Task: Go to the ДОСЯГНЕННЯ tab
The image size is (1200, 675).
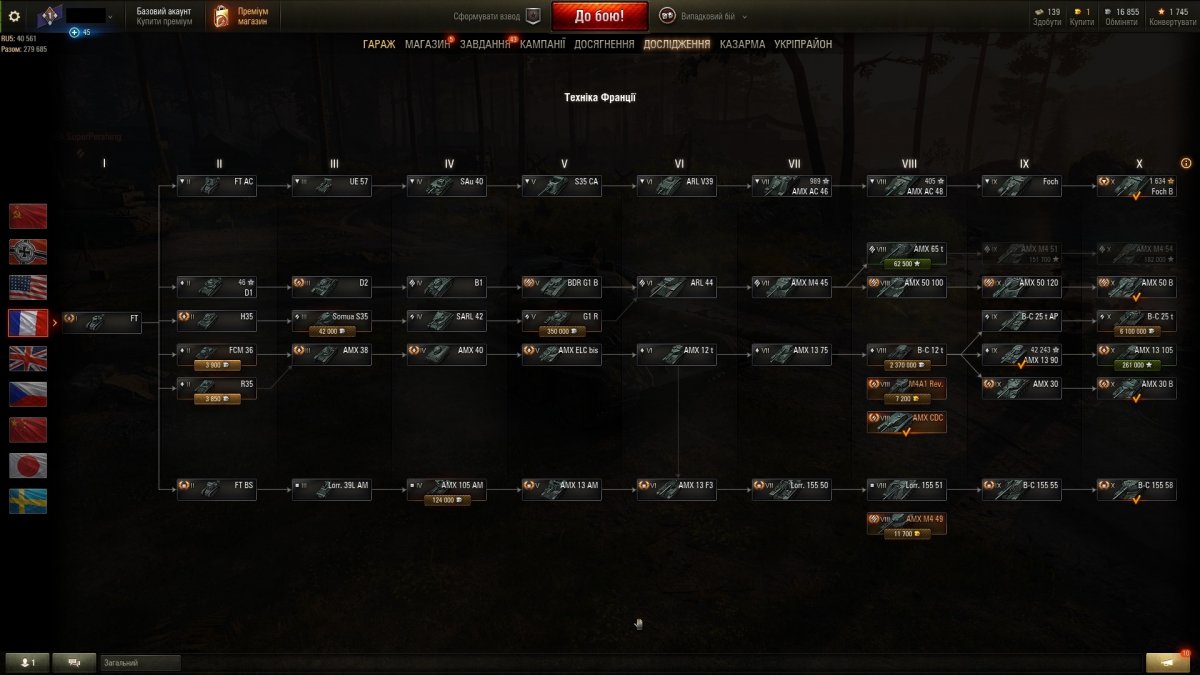Action: [x=604, y=44]
